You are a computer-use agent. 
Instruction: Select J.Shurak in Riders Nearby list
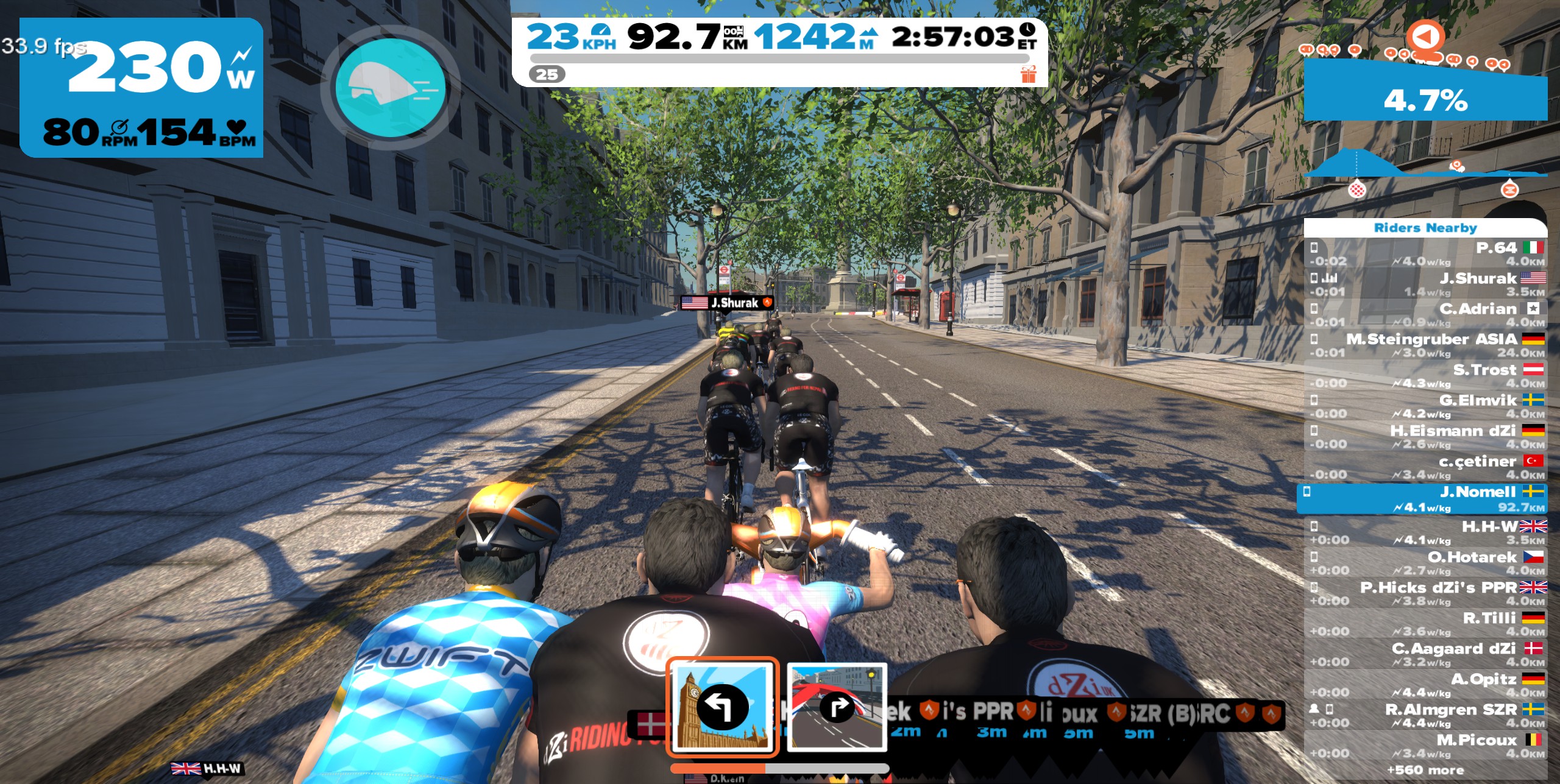coord(1426,284)
